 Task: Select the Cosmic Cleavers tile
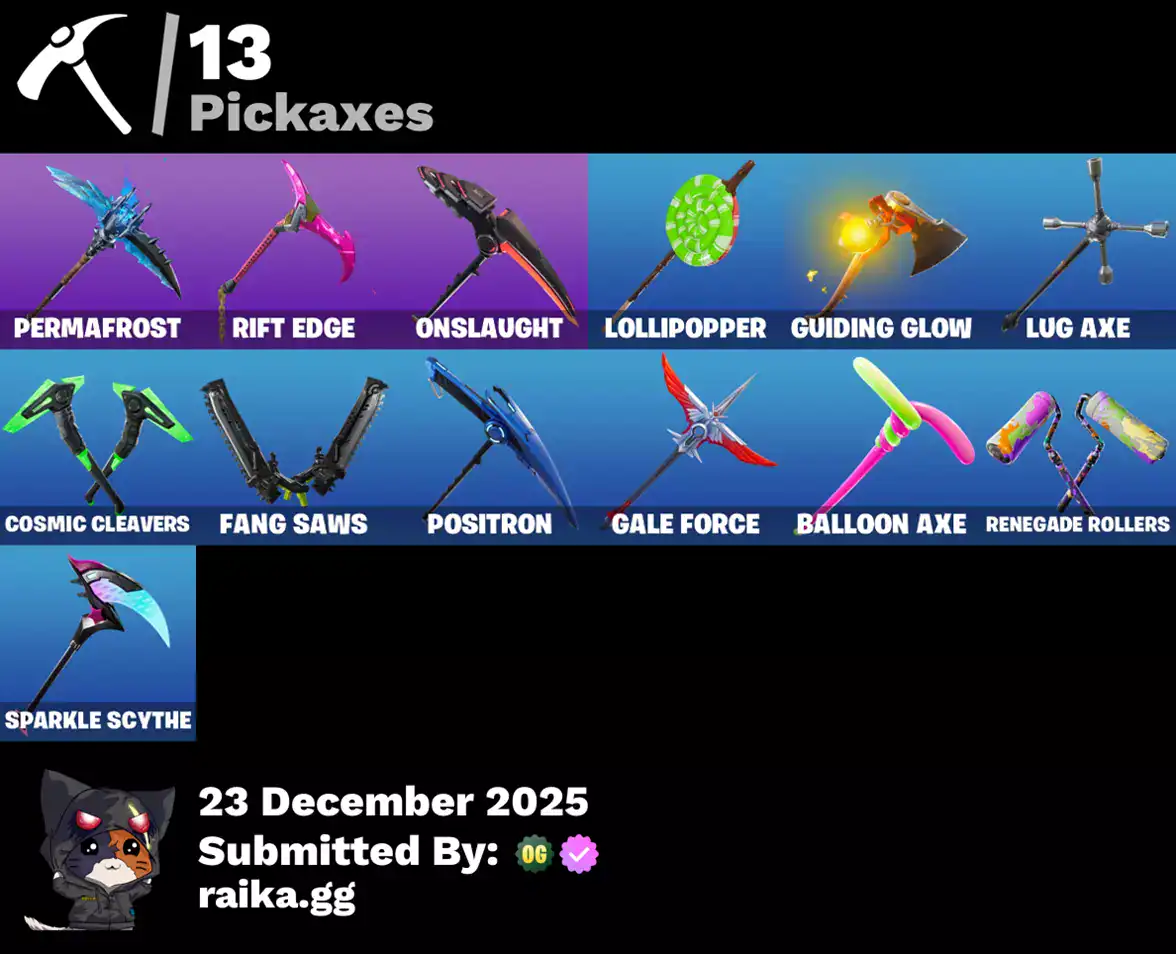[x=98, y=446]
